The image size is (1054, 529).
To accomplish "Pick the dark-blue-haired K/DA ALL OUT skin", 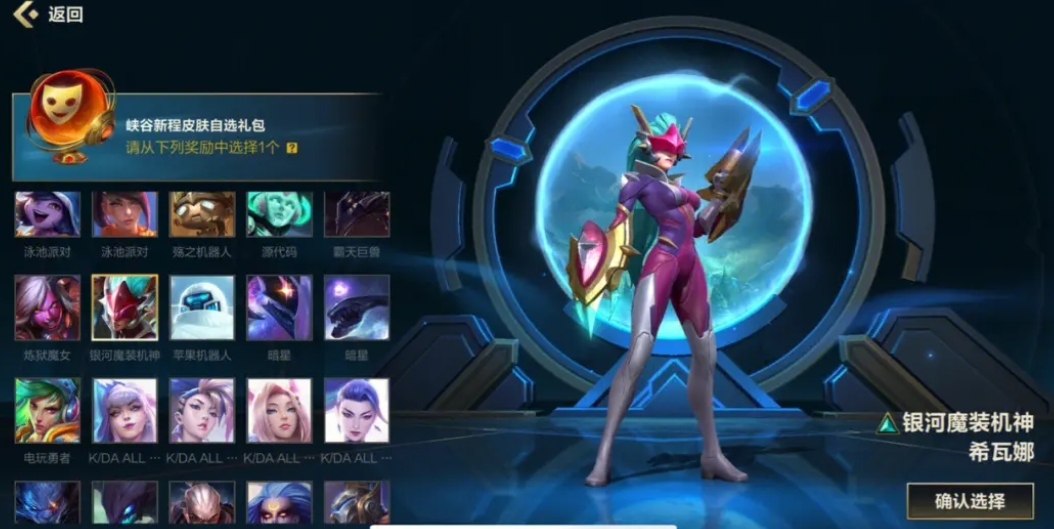I will (x=356, y=410).
